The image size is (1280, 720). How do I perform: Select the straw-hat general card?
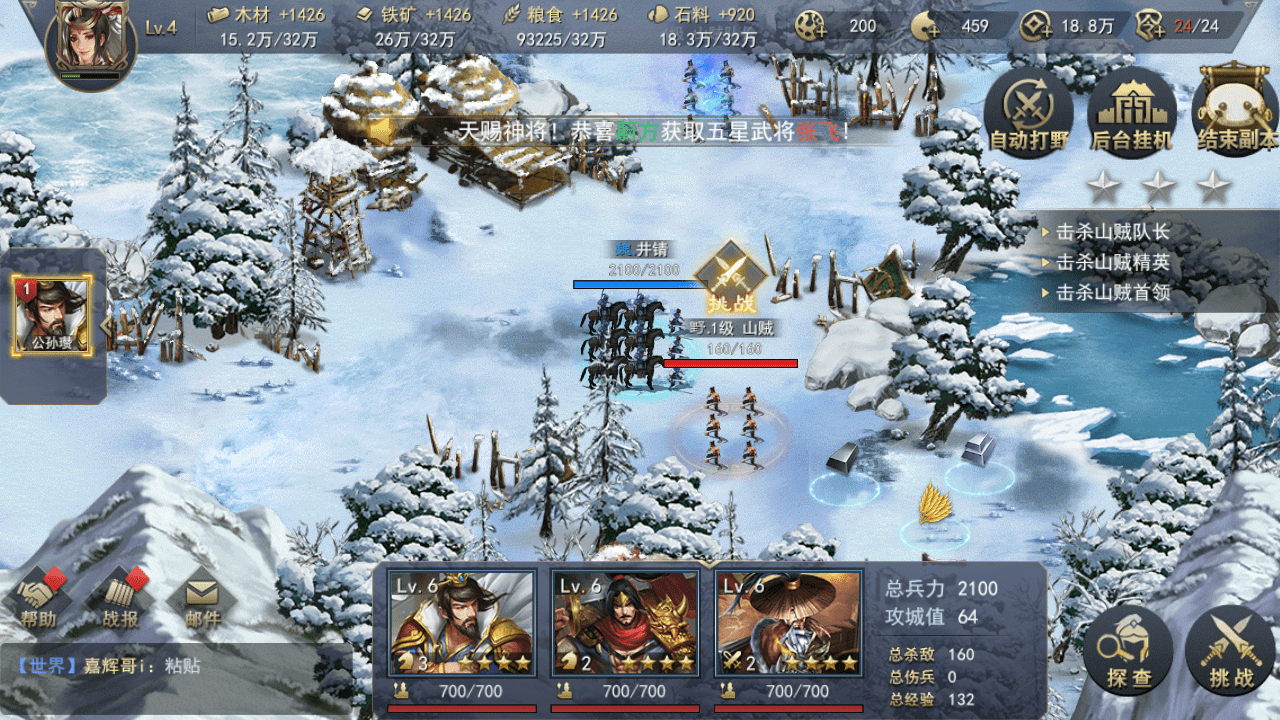pyautogui.click(x=789, y=625)
